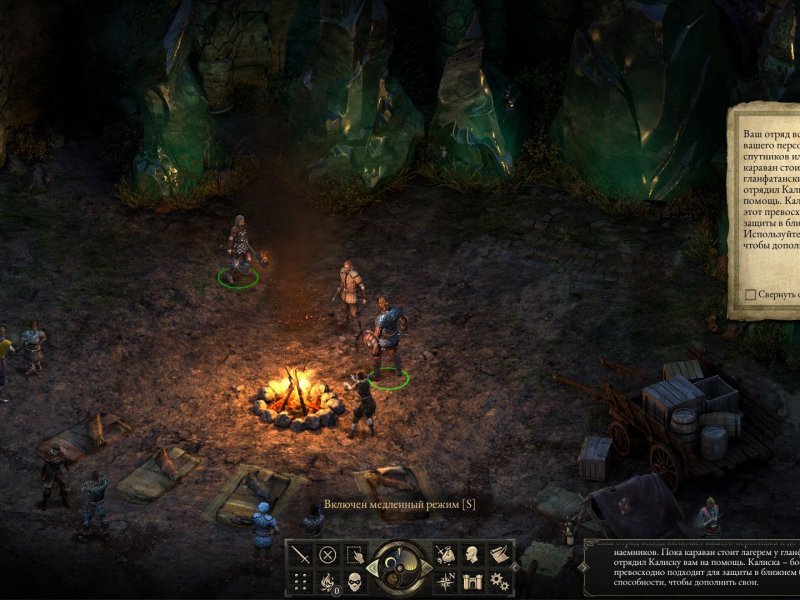Open the options gears icon
Viewport: 800px width, 600px height.
(499, 581)
